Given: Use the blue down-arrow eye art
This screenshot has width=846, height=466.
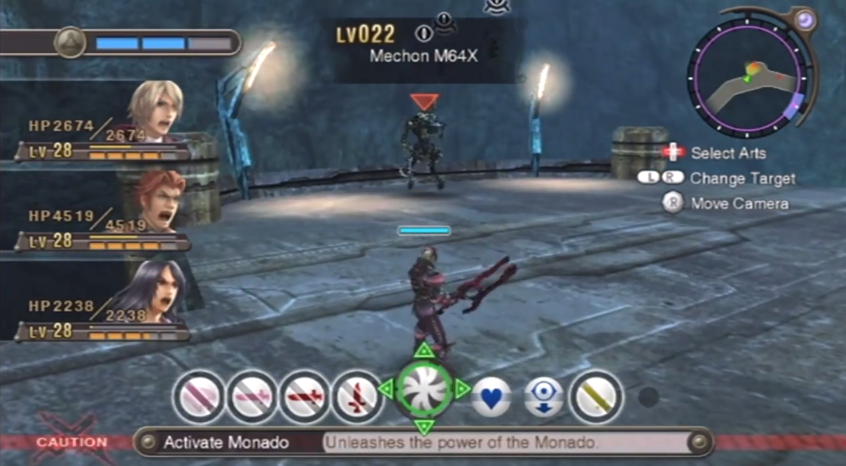Looking at the screenshot, I should point(544,397).
